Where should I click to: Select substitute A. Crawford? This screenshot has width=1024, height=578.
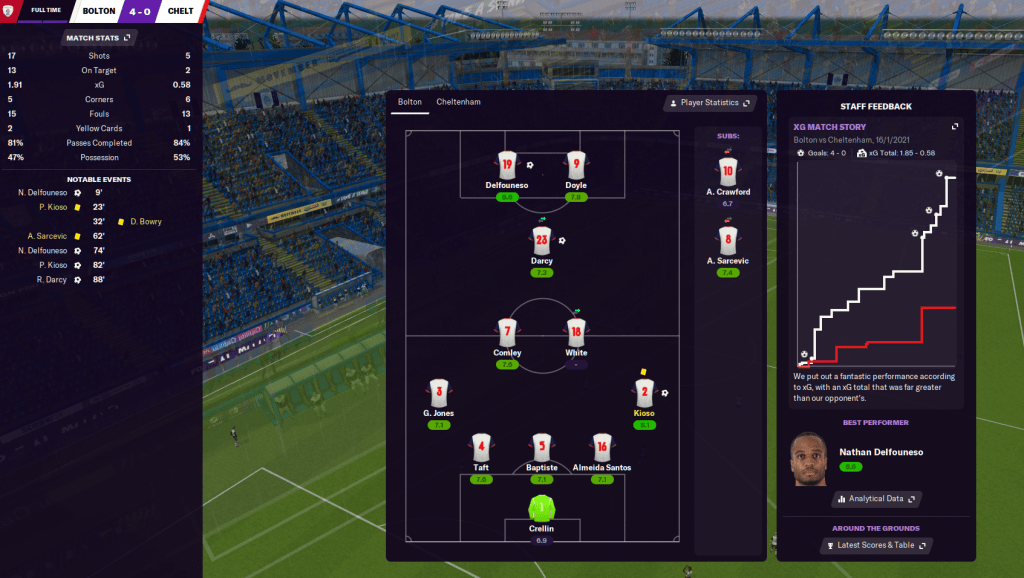click(727, 171)
